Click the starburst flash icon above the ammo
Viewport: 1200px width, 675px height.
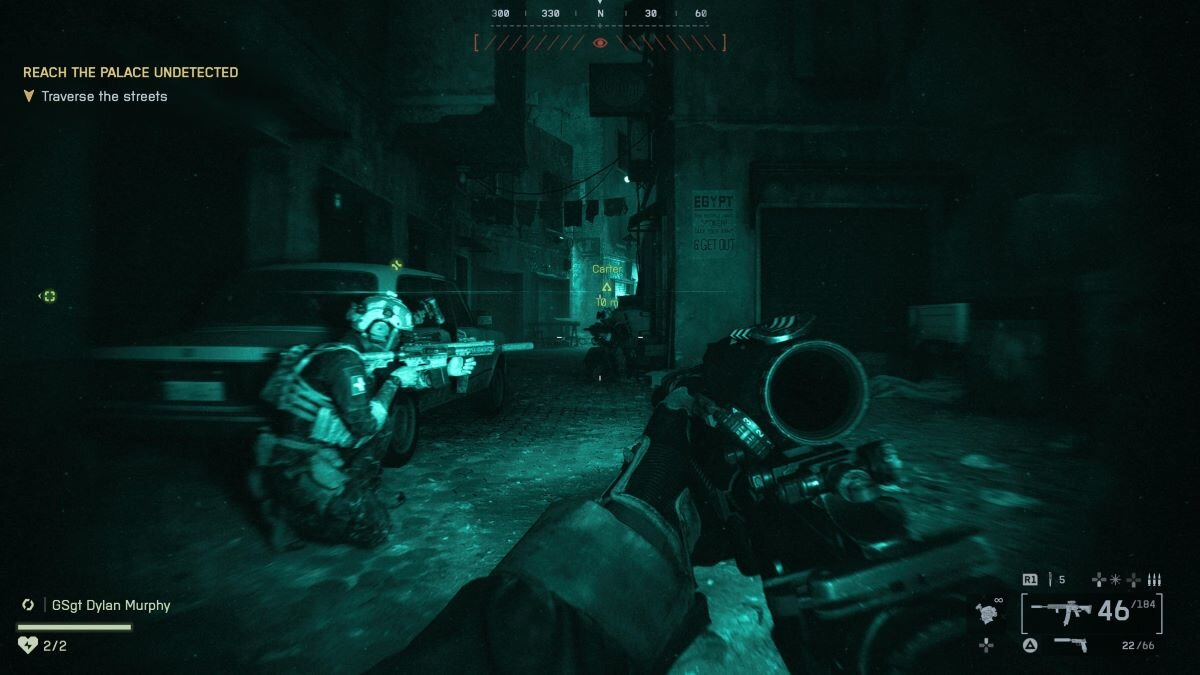coord(1116,580)
